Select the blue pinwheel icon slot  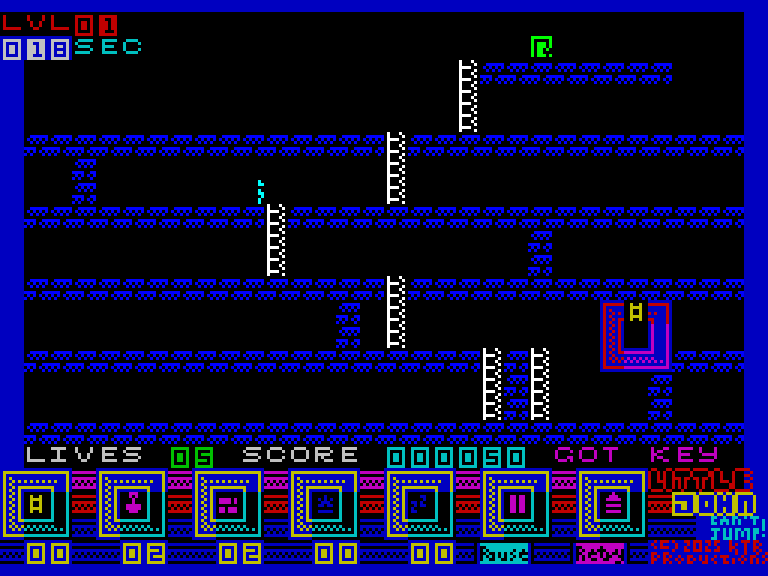420,504
